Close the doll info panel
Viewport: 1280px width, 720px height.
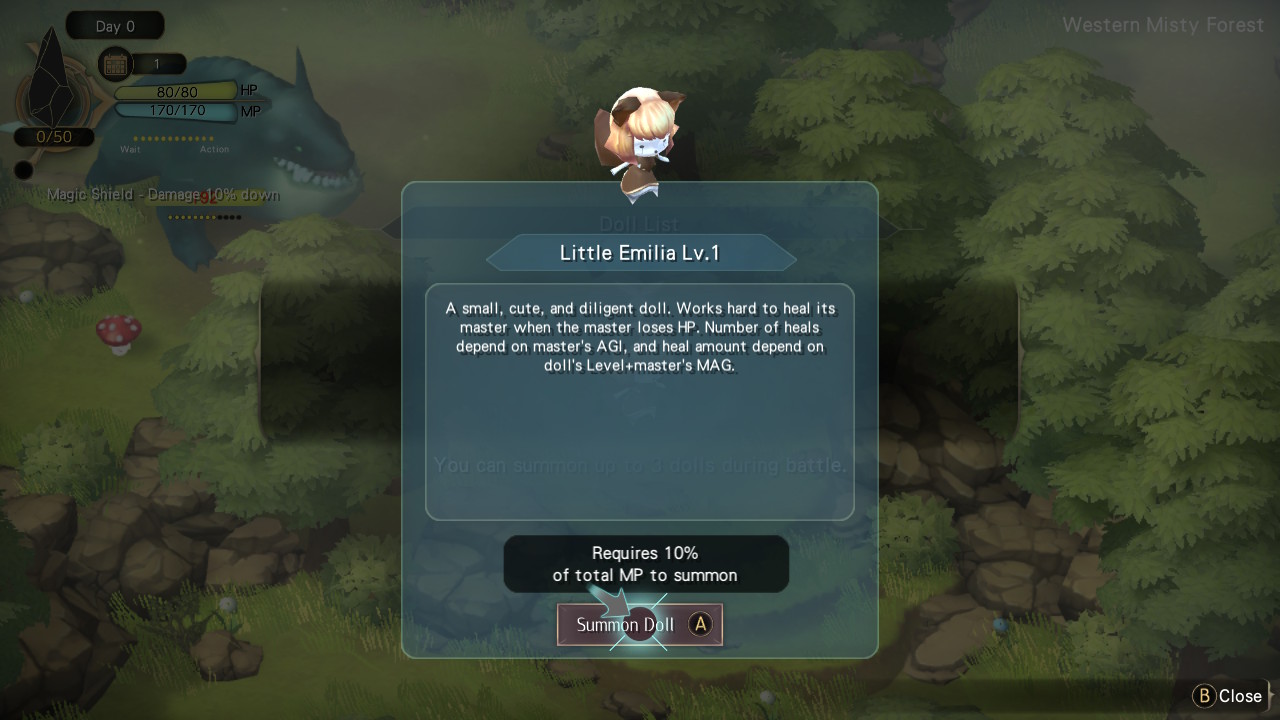click(1228, 696)
